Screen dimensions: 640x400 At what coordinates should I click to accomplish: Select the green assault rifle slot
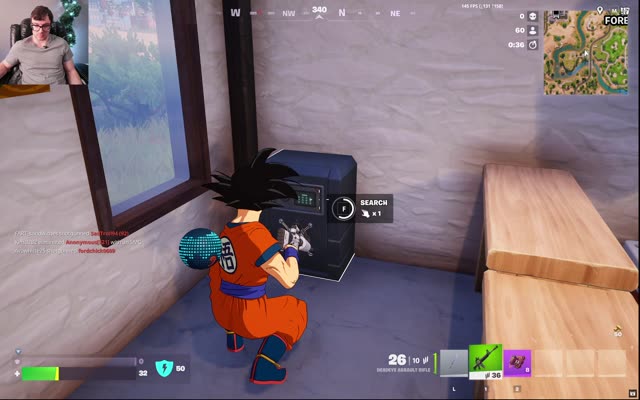point(485,361)
